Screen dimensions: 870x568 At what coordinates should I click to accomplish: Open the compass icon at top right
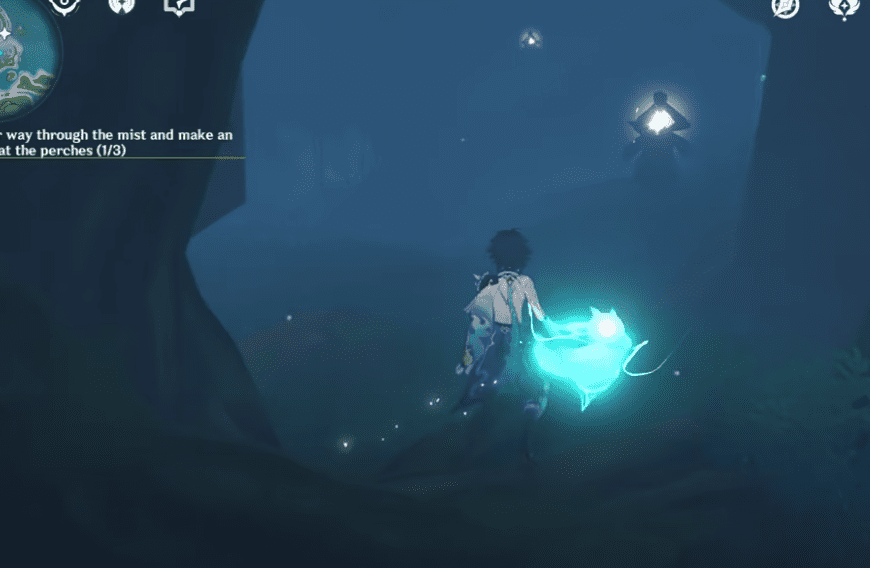pyautogui.click(x=785, y=8)
